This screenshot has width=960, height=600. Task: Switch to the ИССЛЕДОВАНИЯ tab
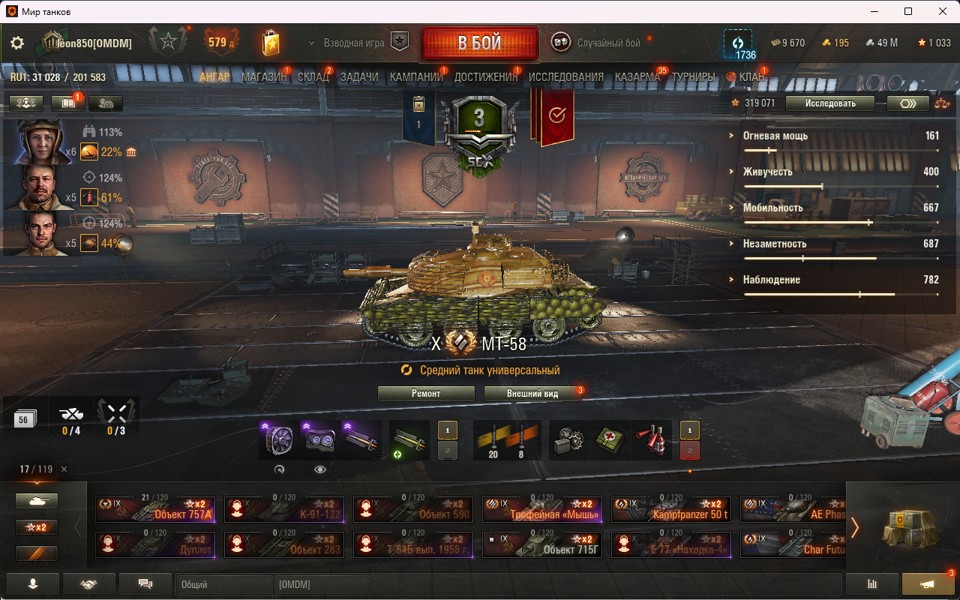pyautogui.click(x=566, y=77)
